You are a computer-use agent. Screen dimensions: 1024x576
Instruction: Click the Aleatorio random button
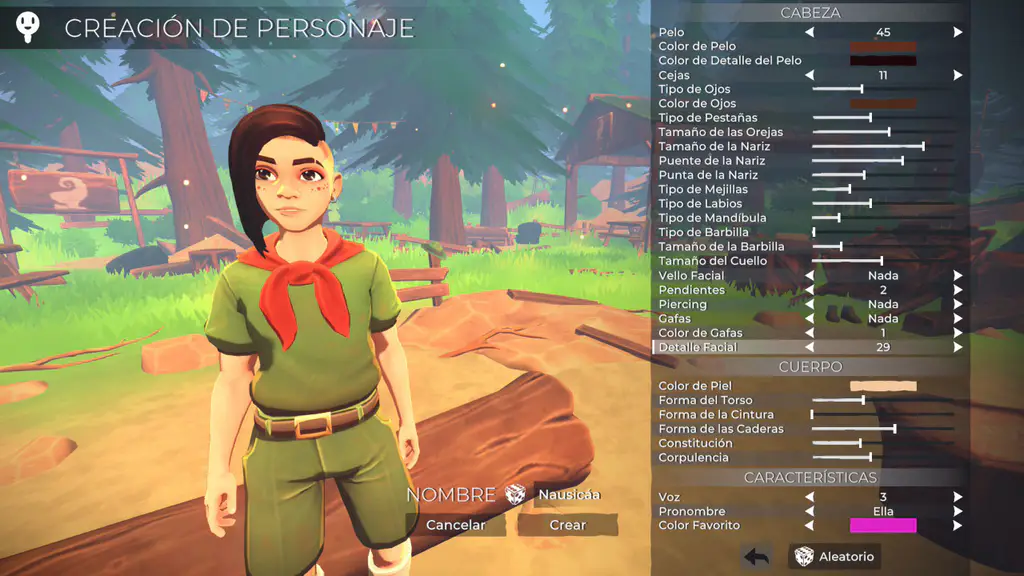pos(834,557)
